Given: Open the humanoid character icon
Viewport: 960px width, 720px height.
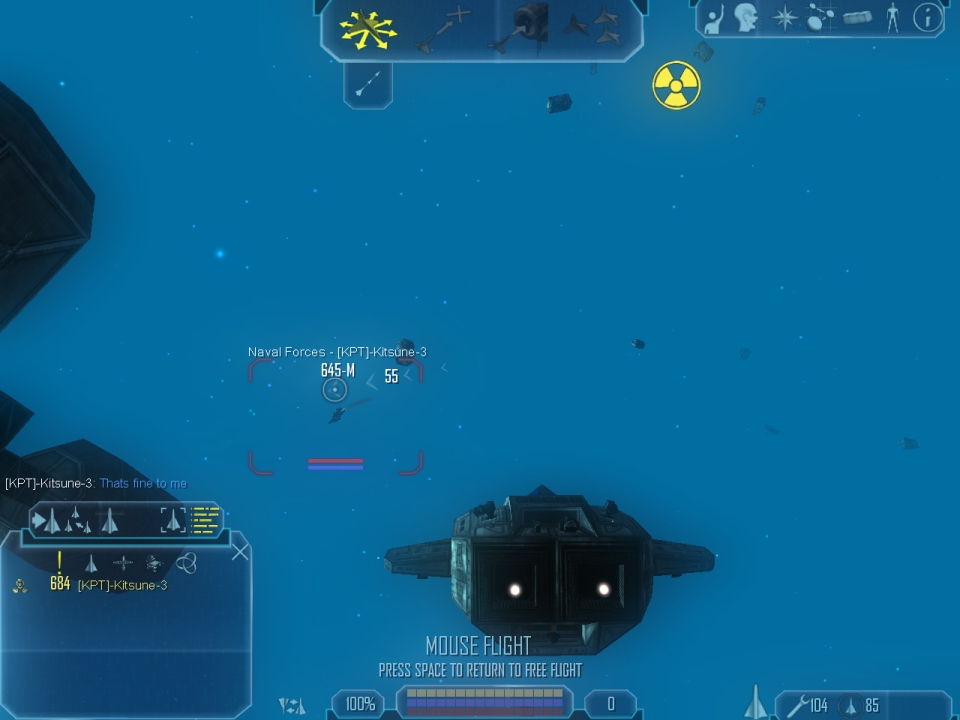Looking at the screenshot, I should (x=892, y=18).
